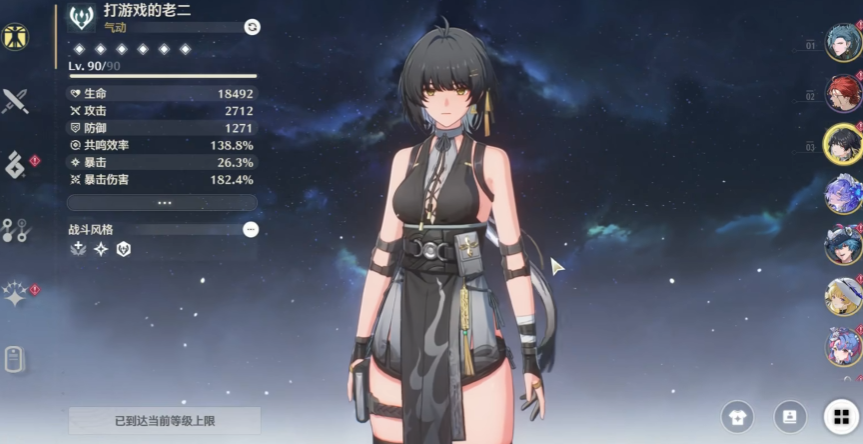This screenshot has height=444, width=863.
Task: Choose the blonde character portrait
Action: click(x=841, y=296)
